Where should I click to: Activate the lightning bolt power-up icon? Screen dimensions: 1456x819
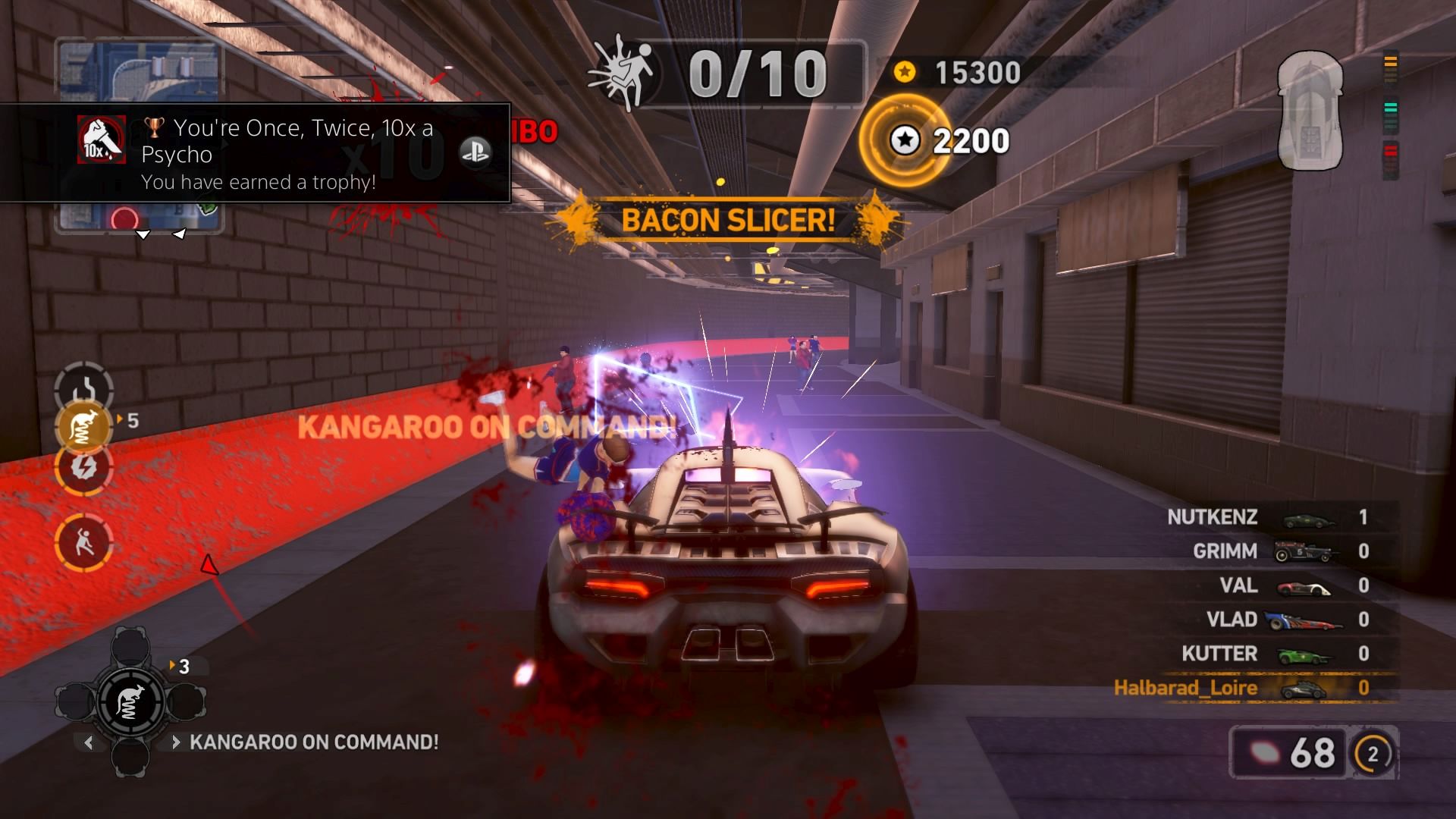[x=83, y=468]
